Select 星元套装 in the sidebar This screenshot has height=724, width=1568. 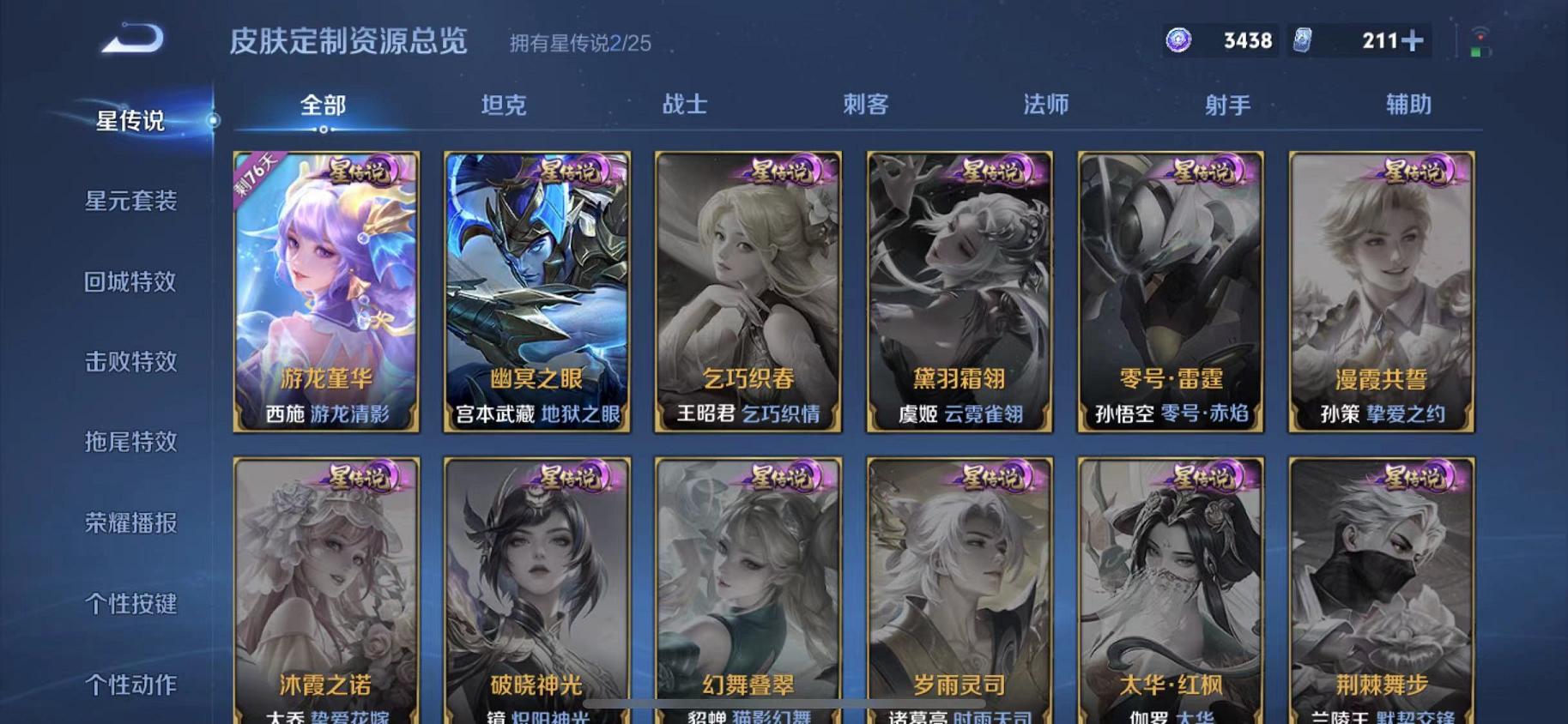click(130, 202)
